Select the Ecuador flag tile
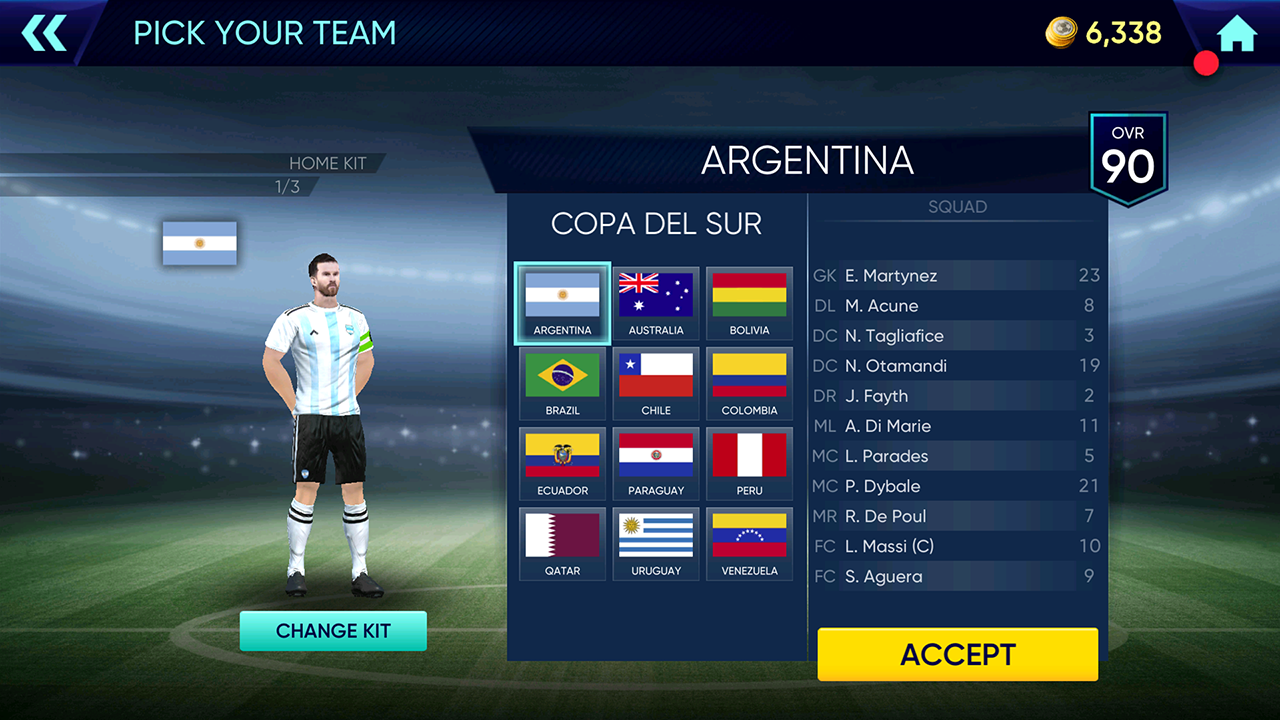Screen dimensions: 1280x720 (562, 464)
